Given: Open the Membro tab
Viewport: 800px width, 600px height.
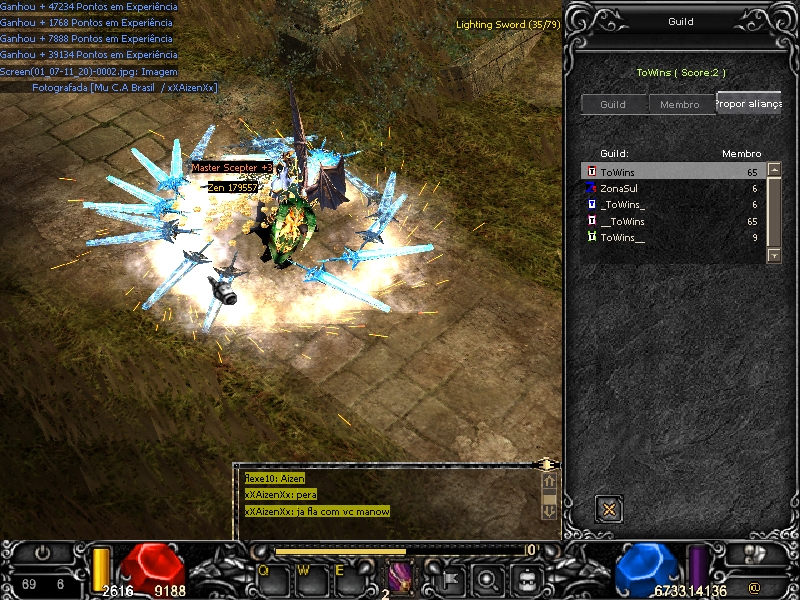Looking at the screenshot, I should (x=680, y=105).
